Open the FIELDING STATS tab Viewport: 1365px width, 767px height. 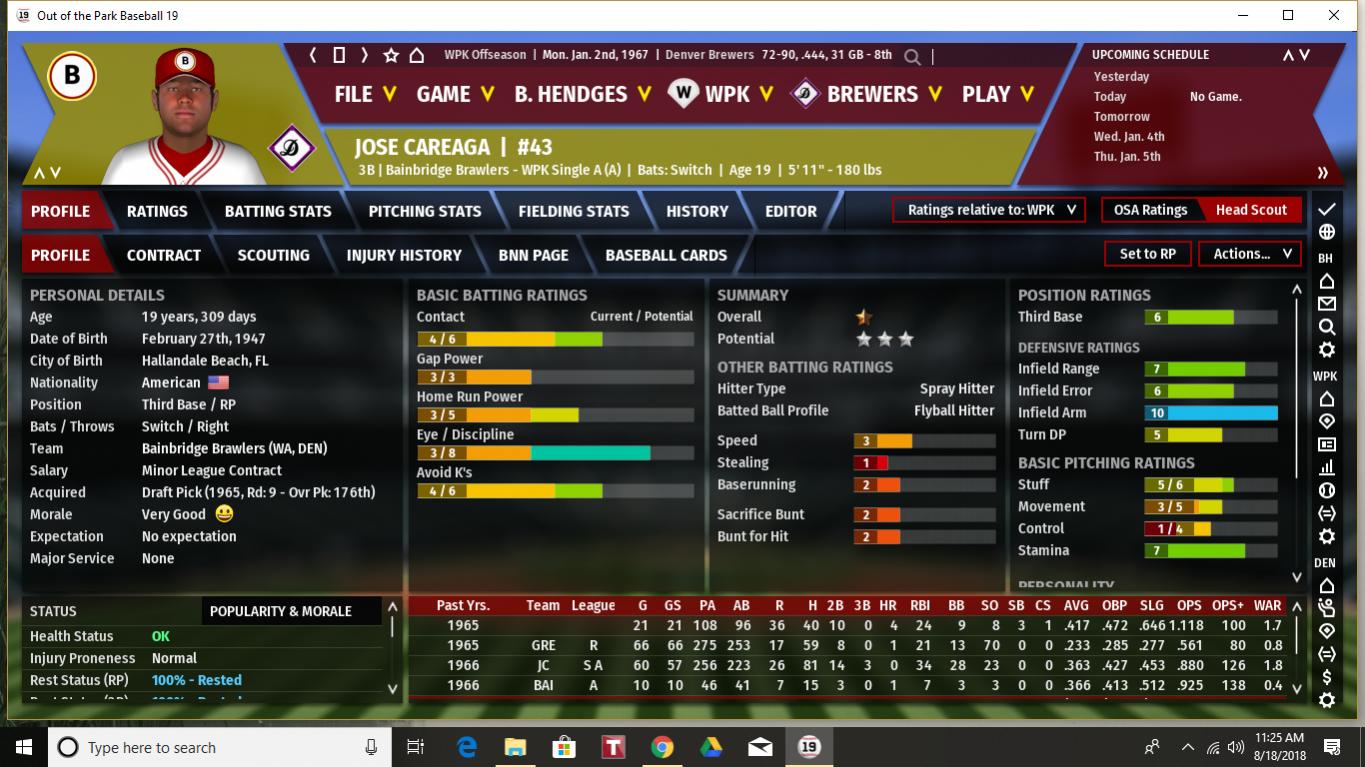click(x=574, y=211)
